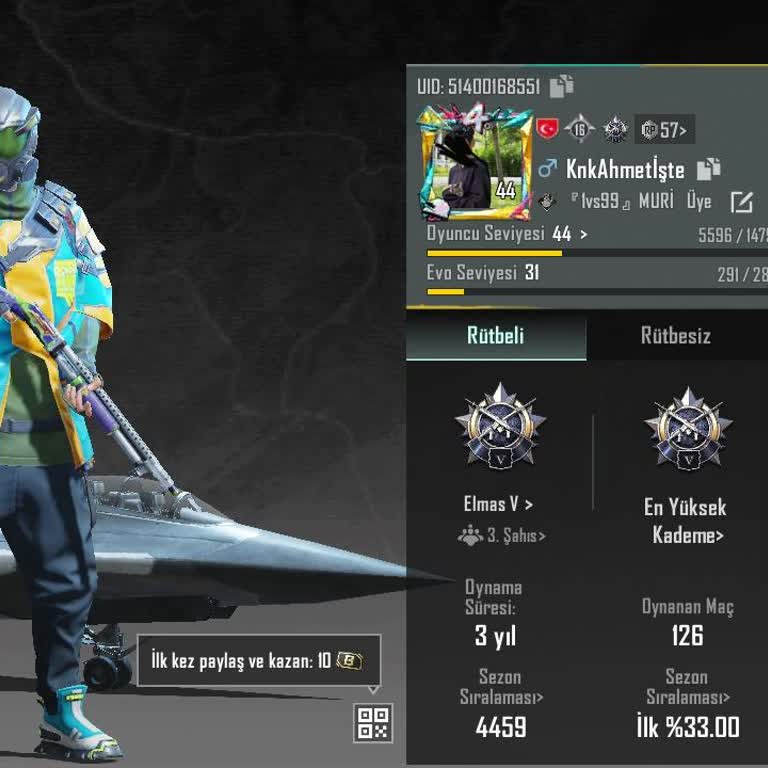Change the 3. Şahıs perspective selector
The width and height of the screenshot is (768, 768).
click(503, 536)
